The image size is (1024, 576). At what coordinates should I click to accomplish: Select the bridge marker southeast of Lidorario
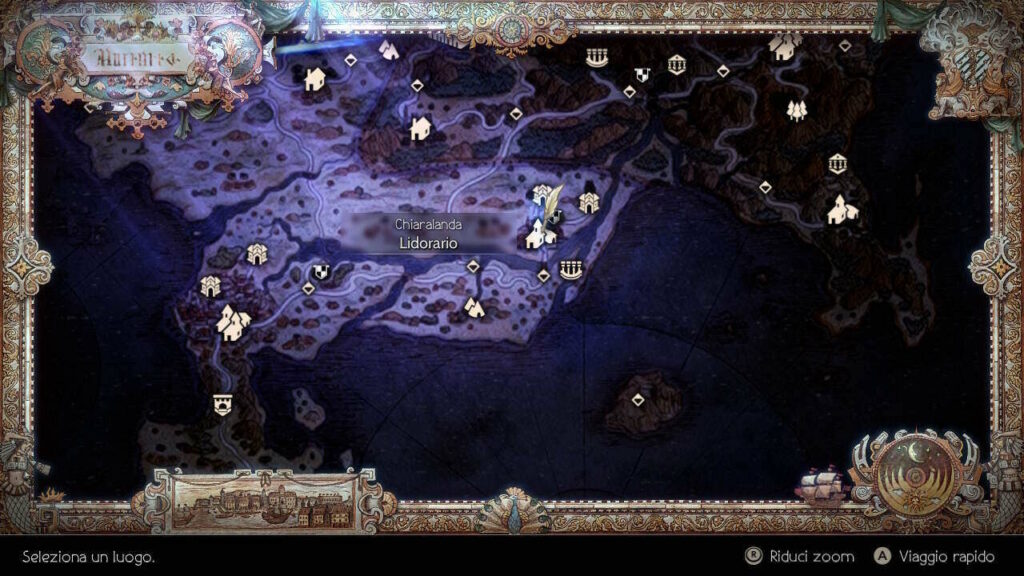tap(571, 268)
